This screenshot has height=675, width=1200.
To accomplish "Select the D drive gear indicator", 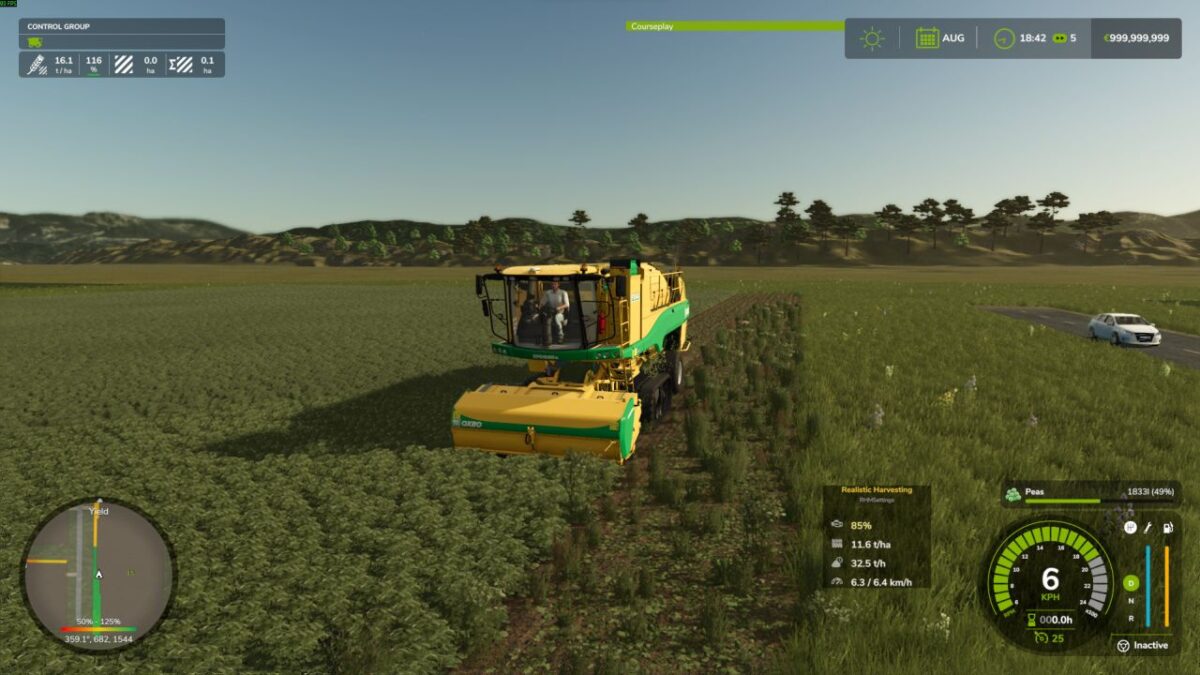I will [x=1131, y=582].
